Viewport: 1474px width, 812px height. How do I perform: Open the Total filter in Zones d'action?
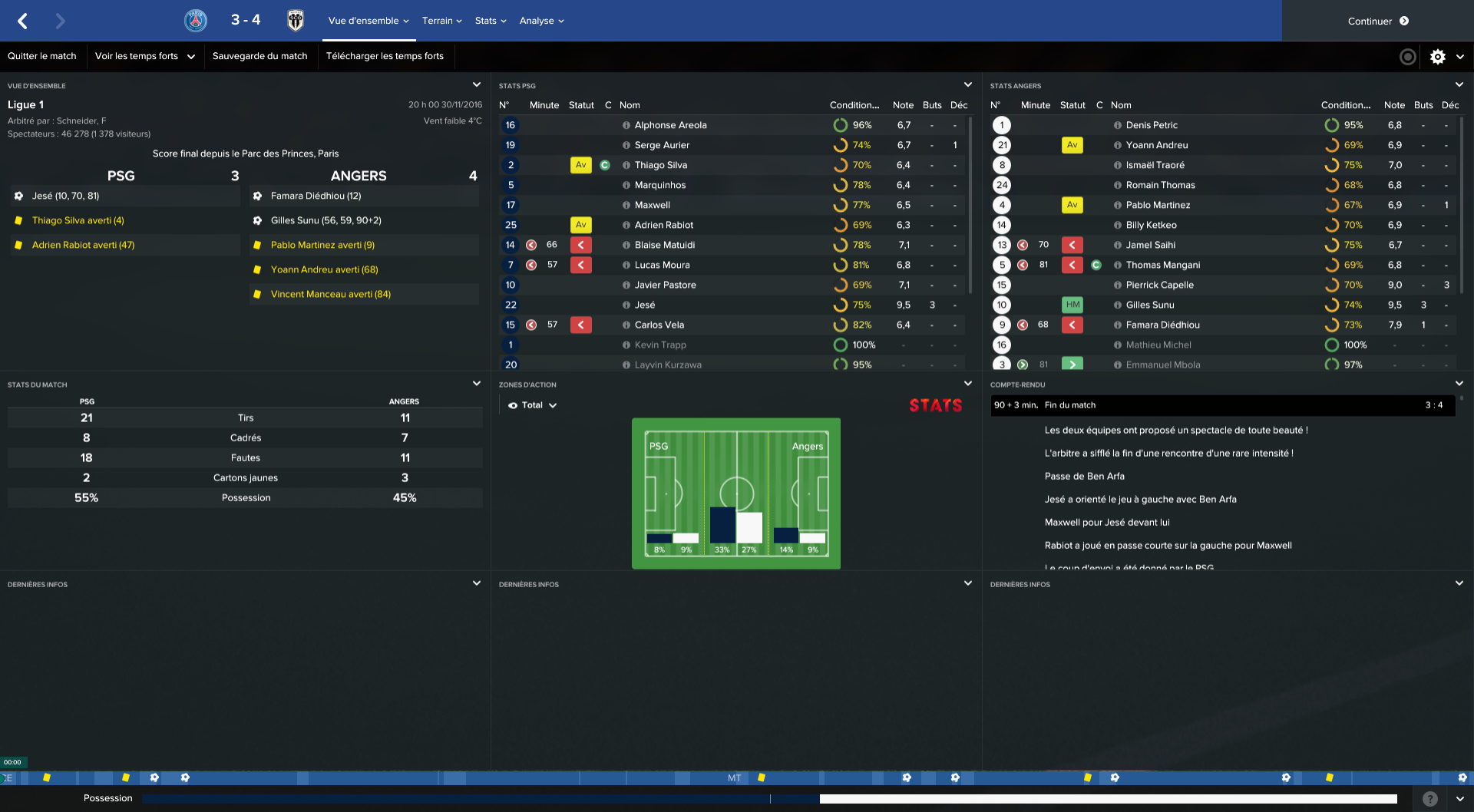532,404
